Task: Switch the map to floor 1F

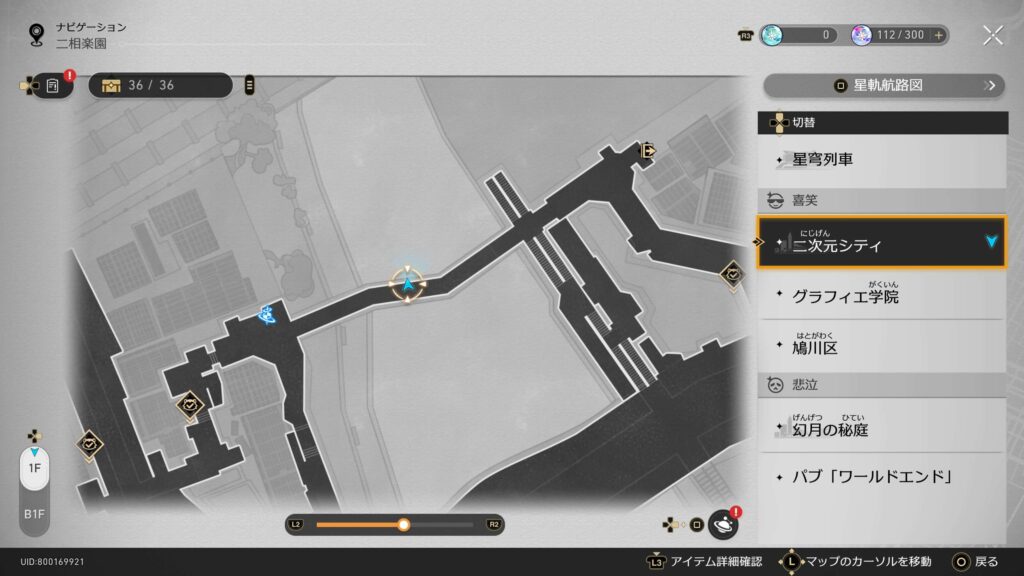Action: (x=34, y=468)
